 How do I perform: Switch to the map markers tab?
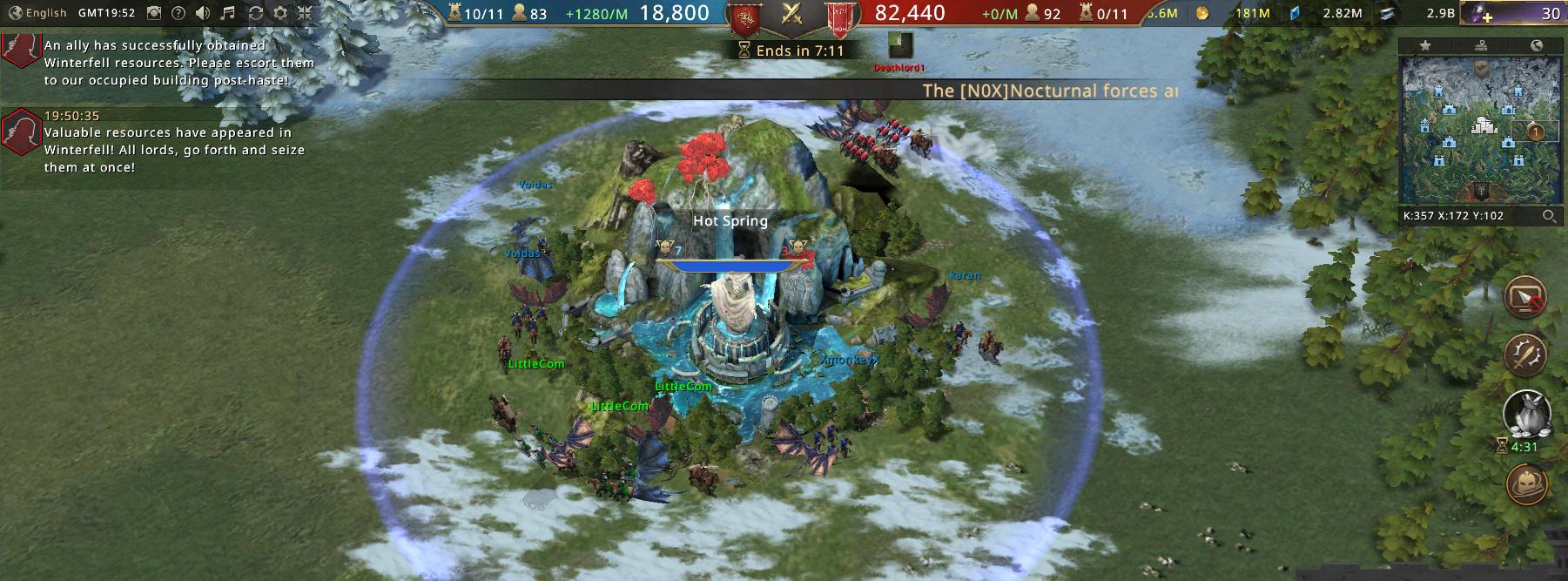1481,46
